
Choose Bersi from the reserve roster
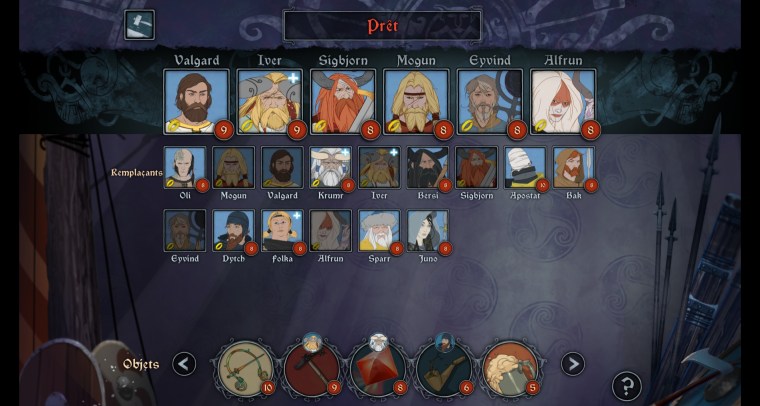(x=428, y=168)
